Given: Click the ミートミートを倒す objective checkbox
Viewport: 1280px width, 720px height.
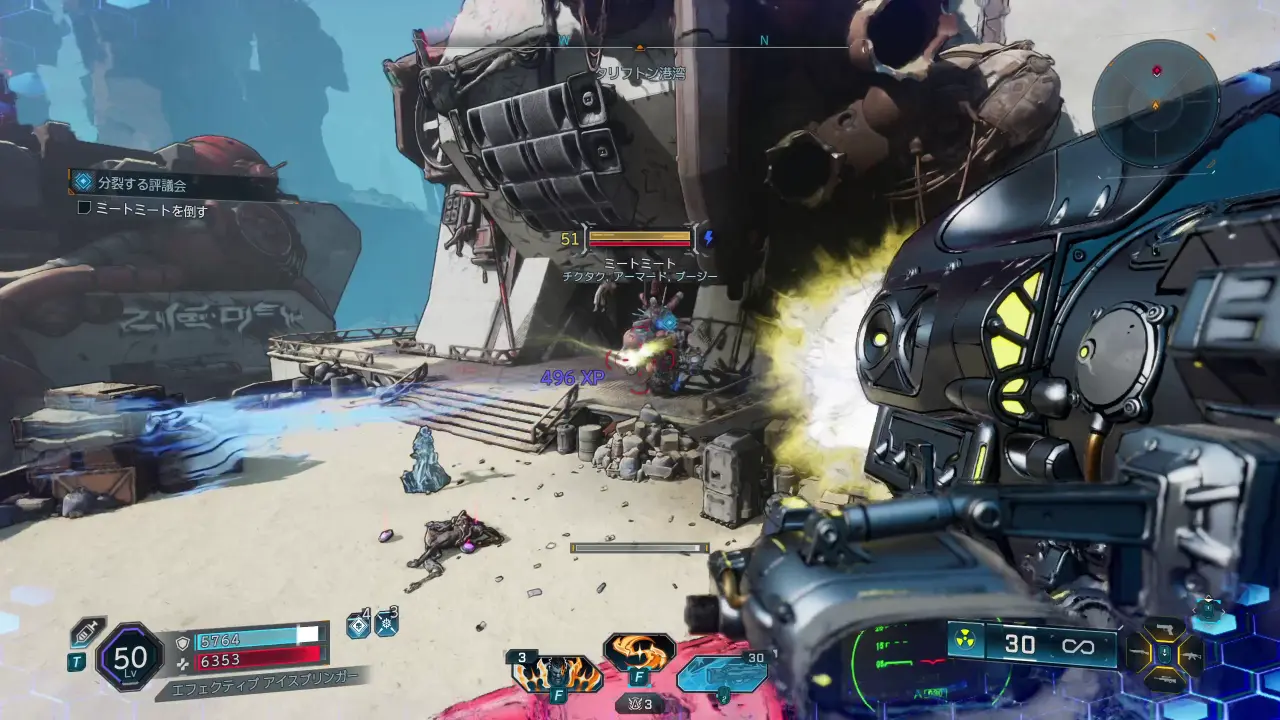Looking at the screenshot, I should click(x=85, y=210).
